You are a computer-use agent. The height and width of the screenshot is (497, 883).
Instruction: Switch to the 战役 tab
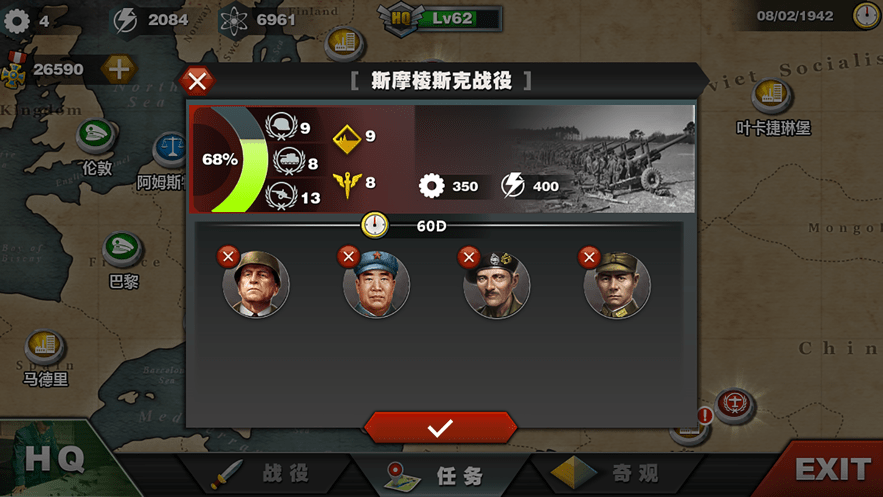coord(265,473)
